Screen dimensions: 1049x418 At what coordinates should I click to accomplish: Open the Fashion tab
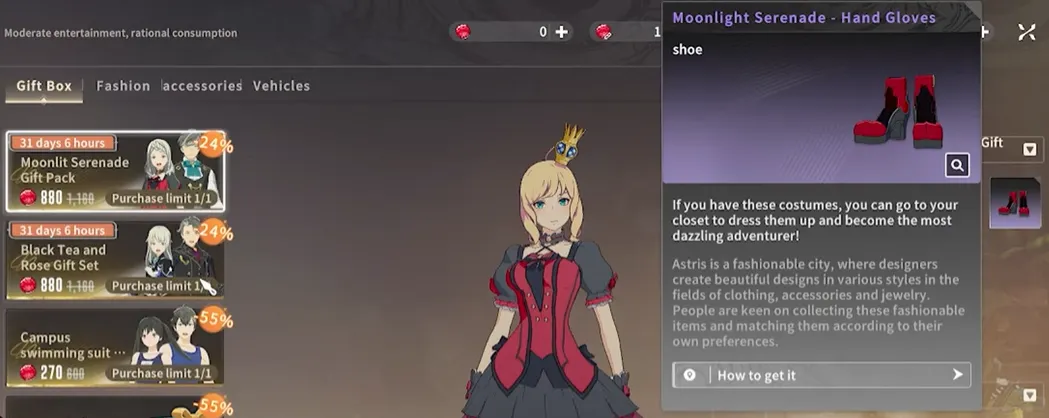[123, 86]
